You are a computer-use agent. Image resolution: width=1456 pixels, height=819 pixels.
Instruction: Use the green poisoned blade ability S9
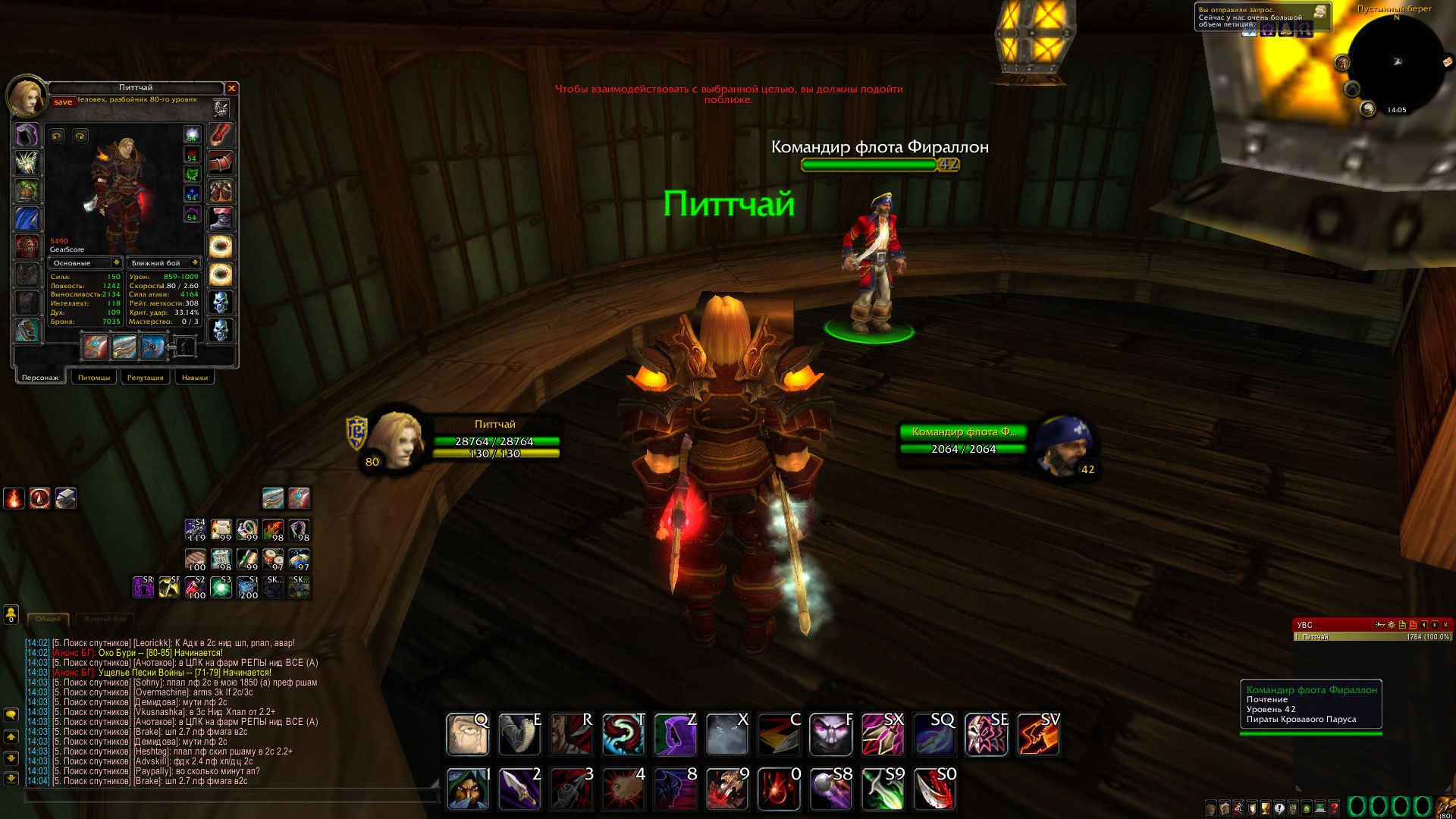click(x=882, y=789)
